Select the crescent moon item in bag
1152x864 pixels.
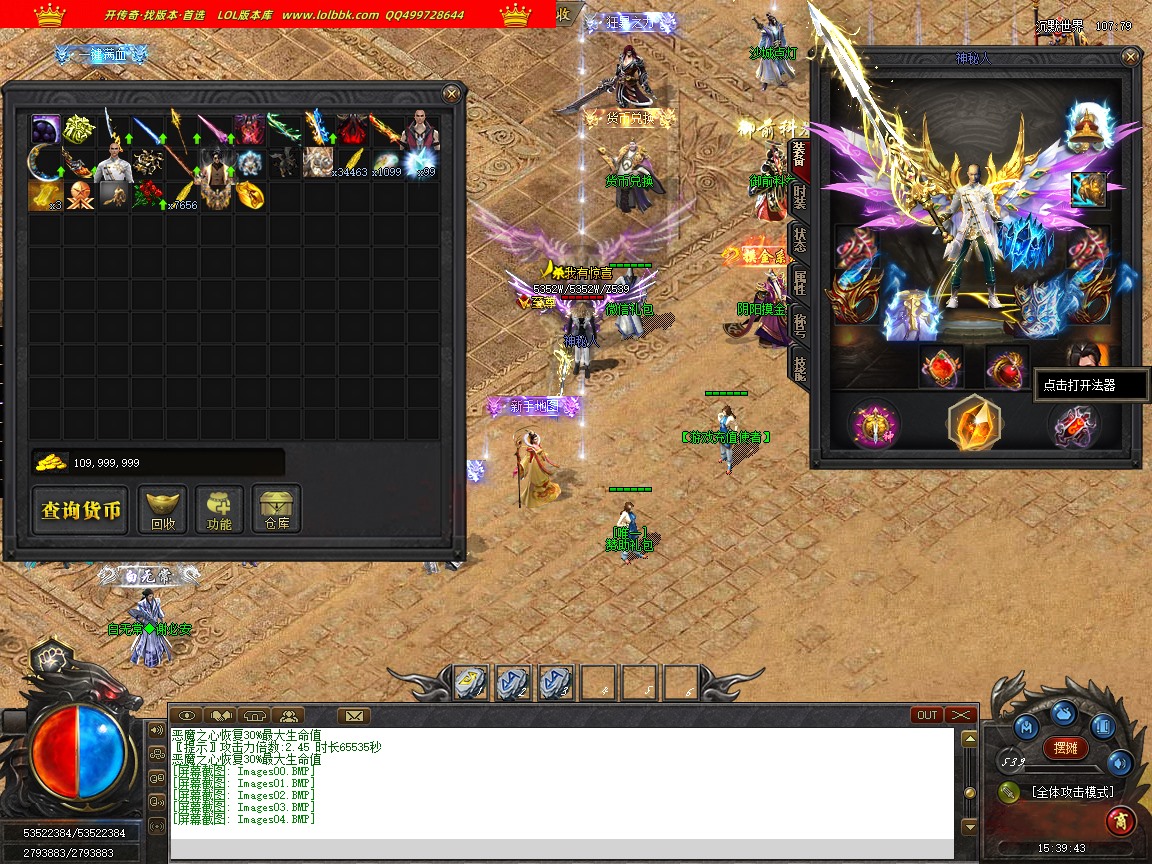pyautogui.click(x=46, y=161)
